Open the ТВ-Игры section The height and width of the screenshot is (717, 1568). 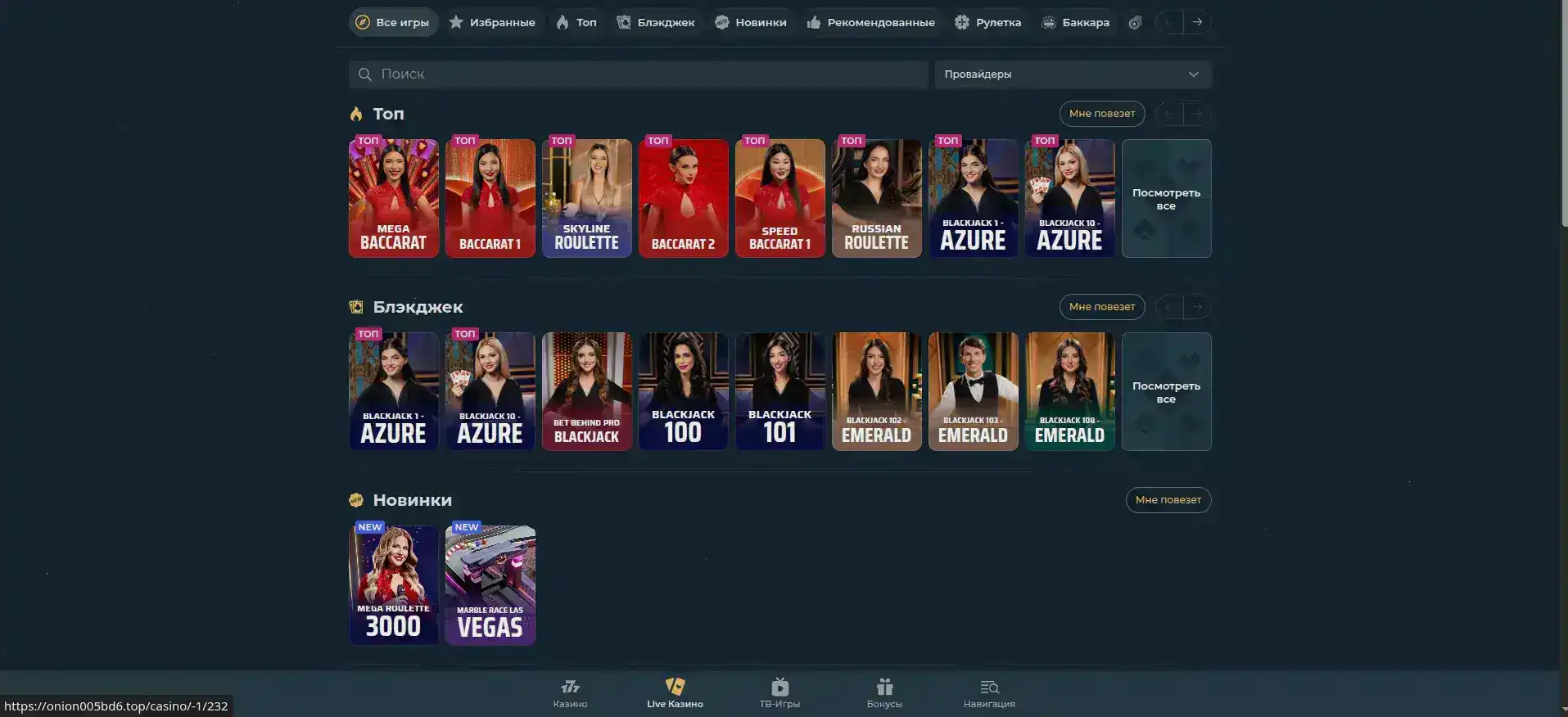779,692
